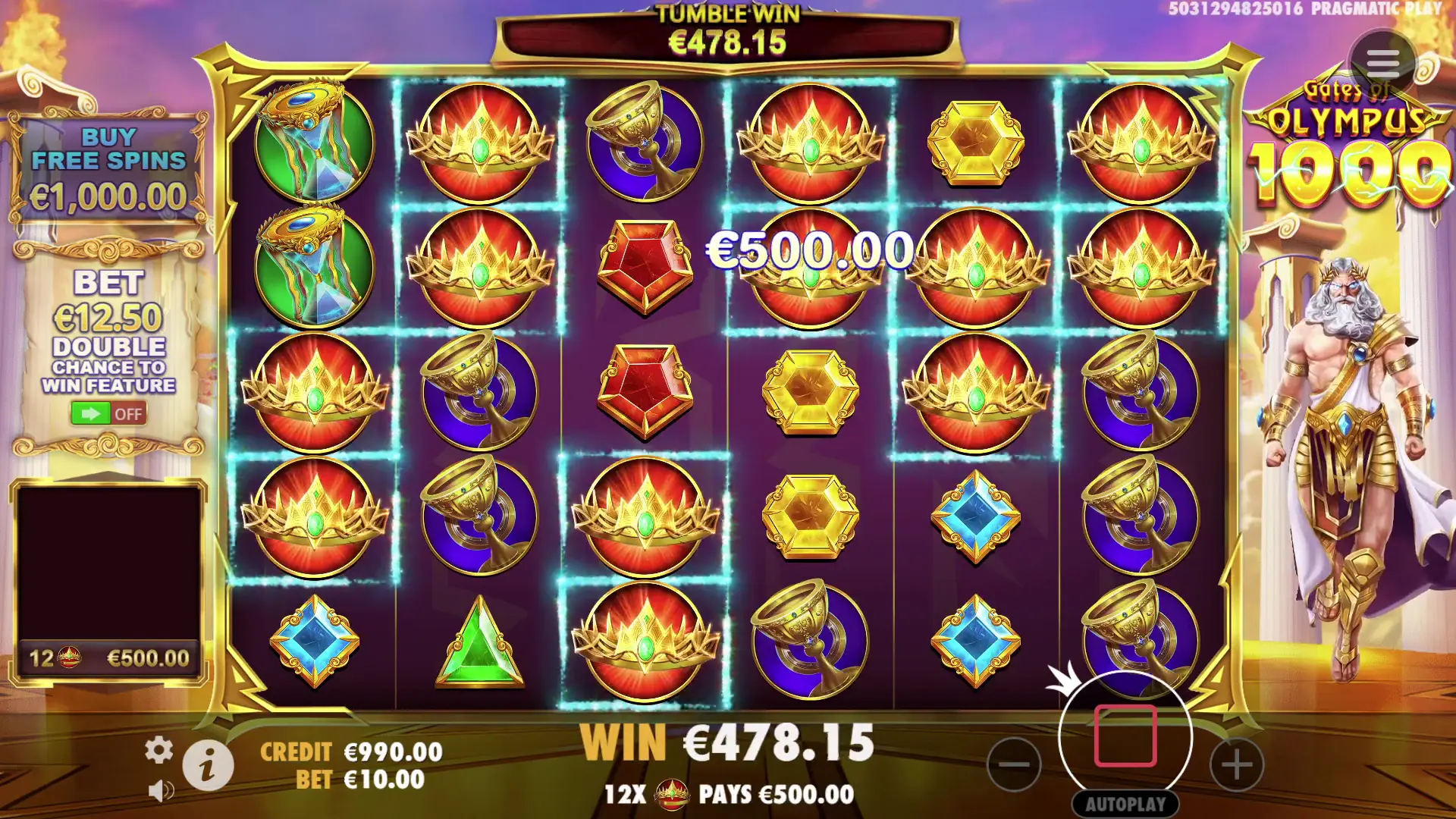
Task: Toggle the Double Chance to Win feature
Action: (x=108, y=413)
